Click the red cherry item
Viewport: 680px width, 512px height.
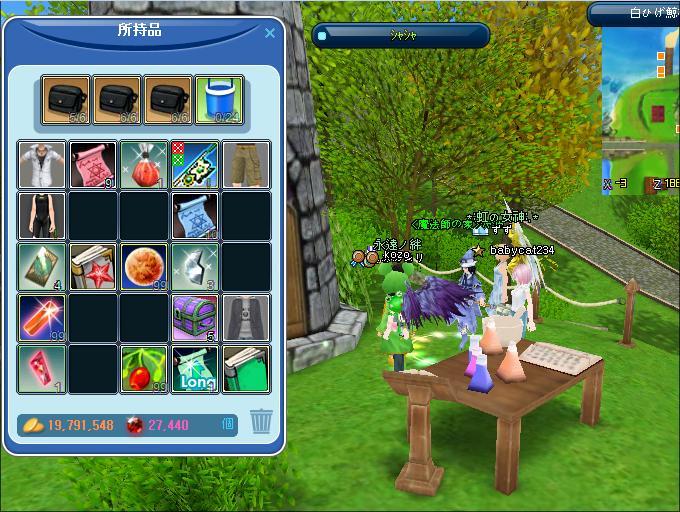coord(144,369)
